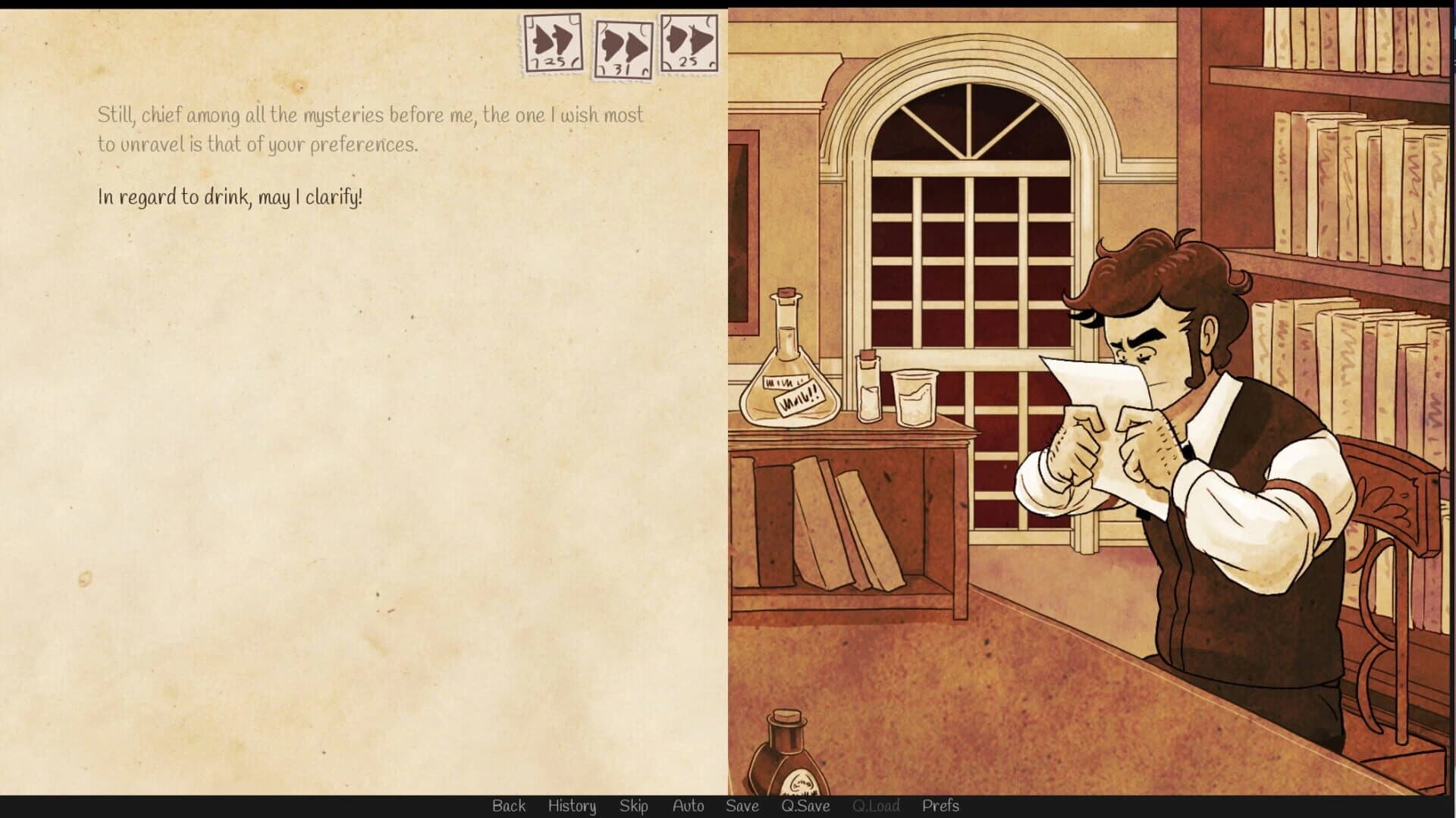1456x818 pixels.
Task: Go Back to the previous line
Action: pos(509,806)
